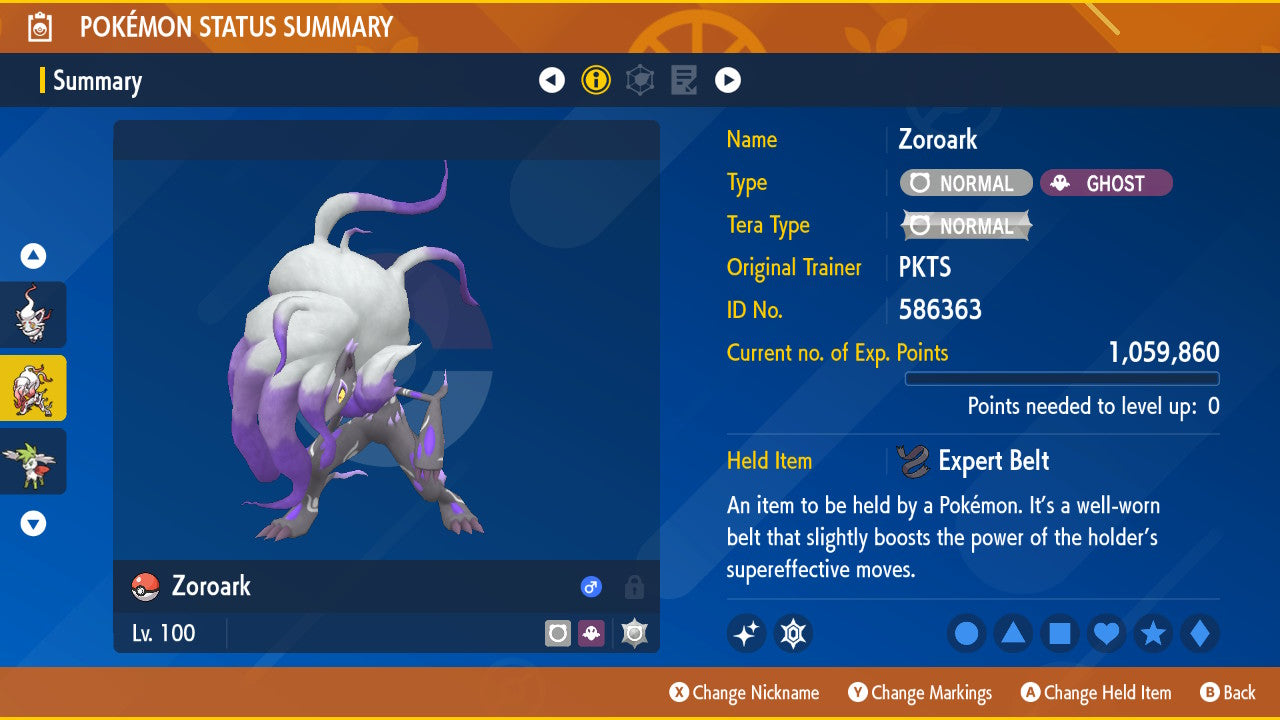This screenshot has width=1280, height=720.
Task: Click the Change Held Item option
Action: (1096, 693)
